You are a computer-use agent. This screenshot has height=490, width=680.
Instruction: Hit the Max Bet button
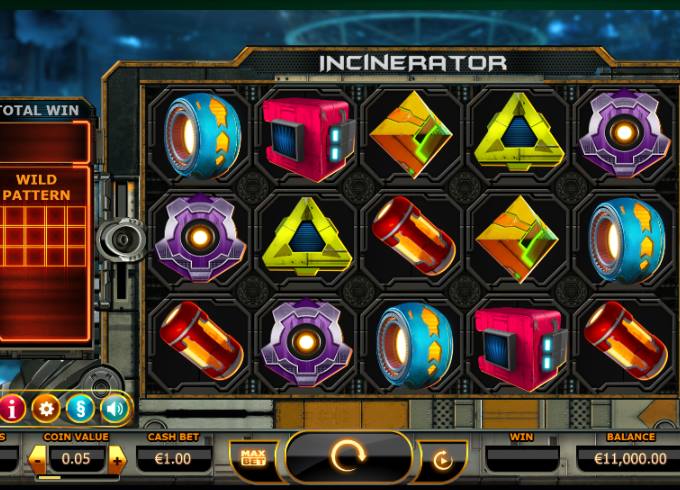coord(252,458)
